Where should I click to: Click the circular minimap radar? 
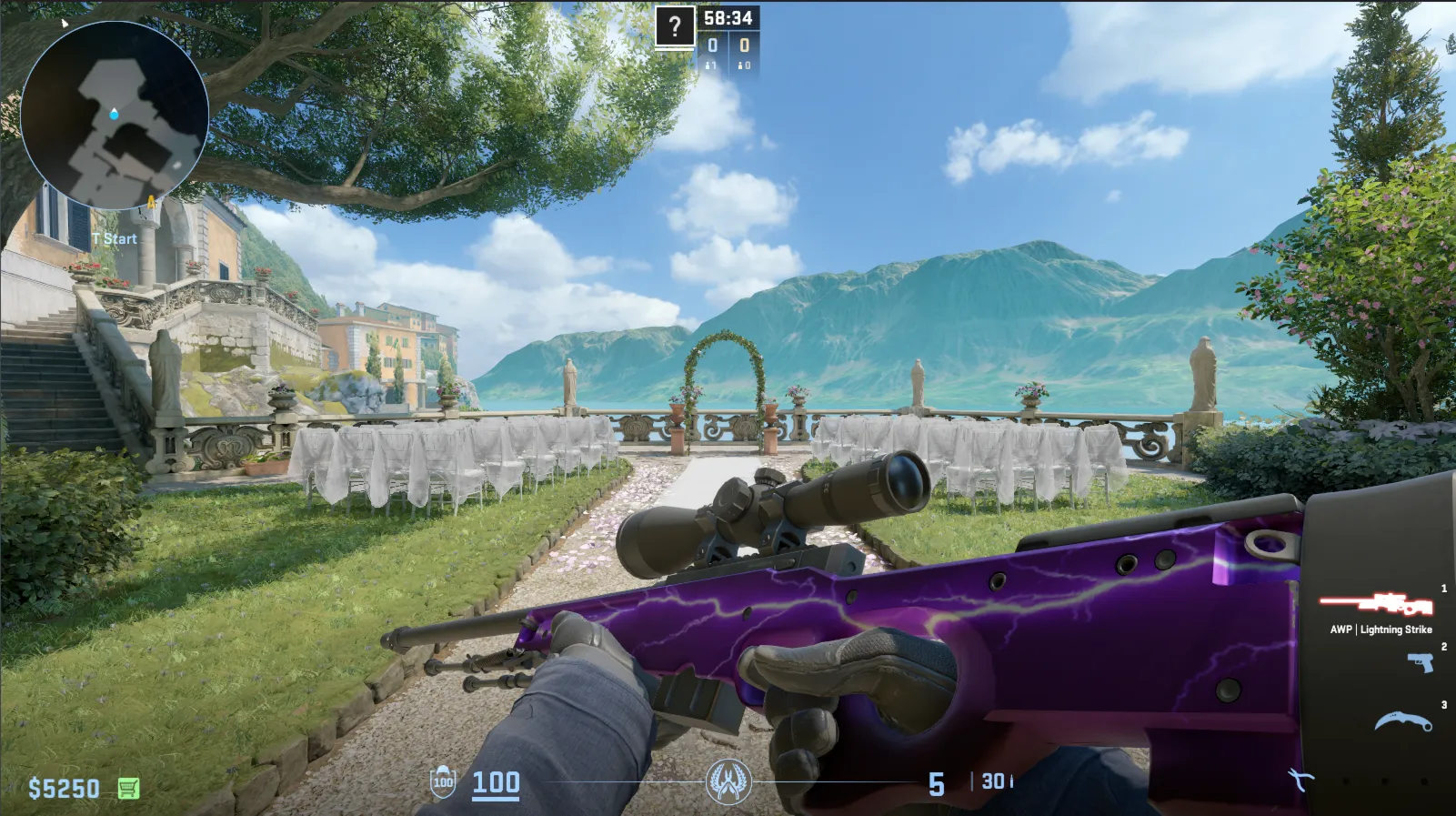pos(115,116)
